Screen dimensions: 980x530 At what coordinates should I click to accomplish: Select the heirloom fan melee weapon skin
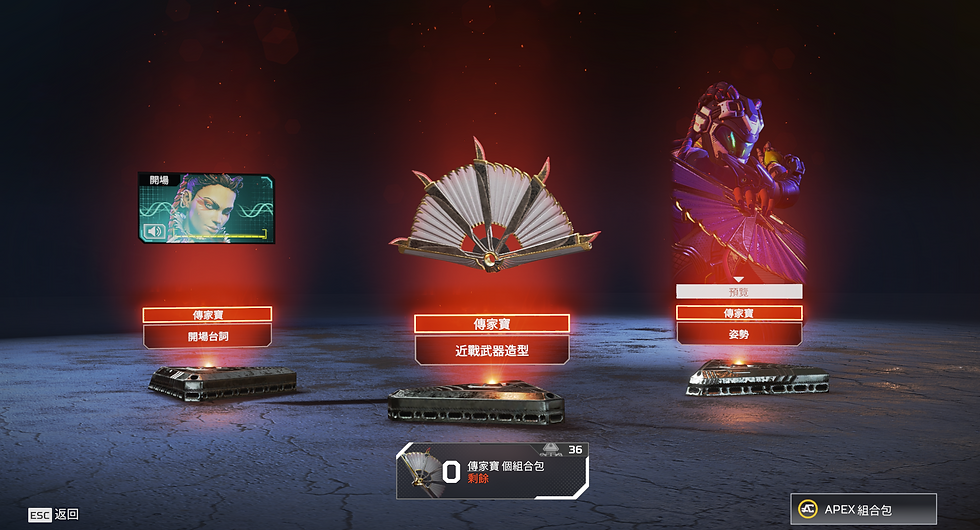coord(492,210)
